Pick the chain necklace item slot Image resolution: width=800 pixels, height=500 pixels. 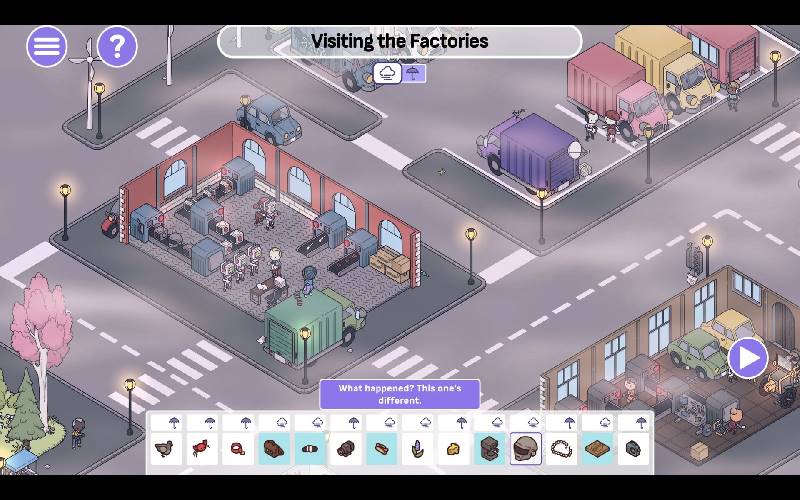[562, 449]
